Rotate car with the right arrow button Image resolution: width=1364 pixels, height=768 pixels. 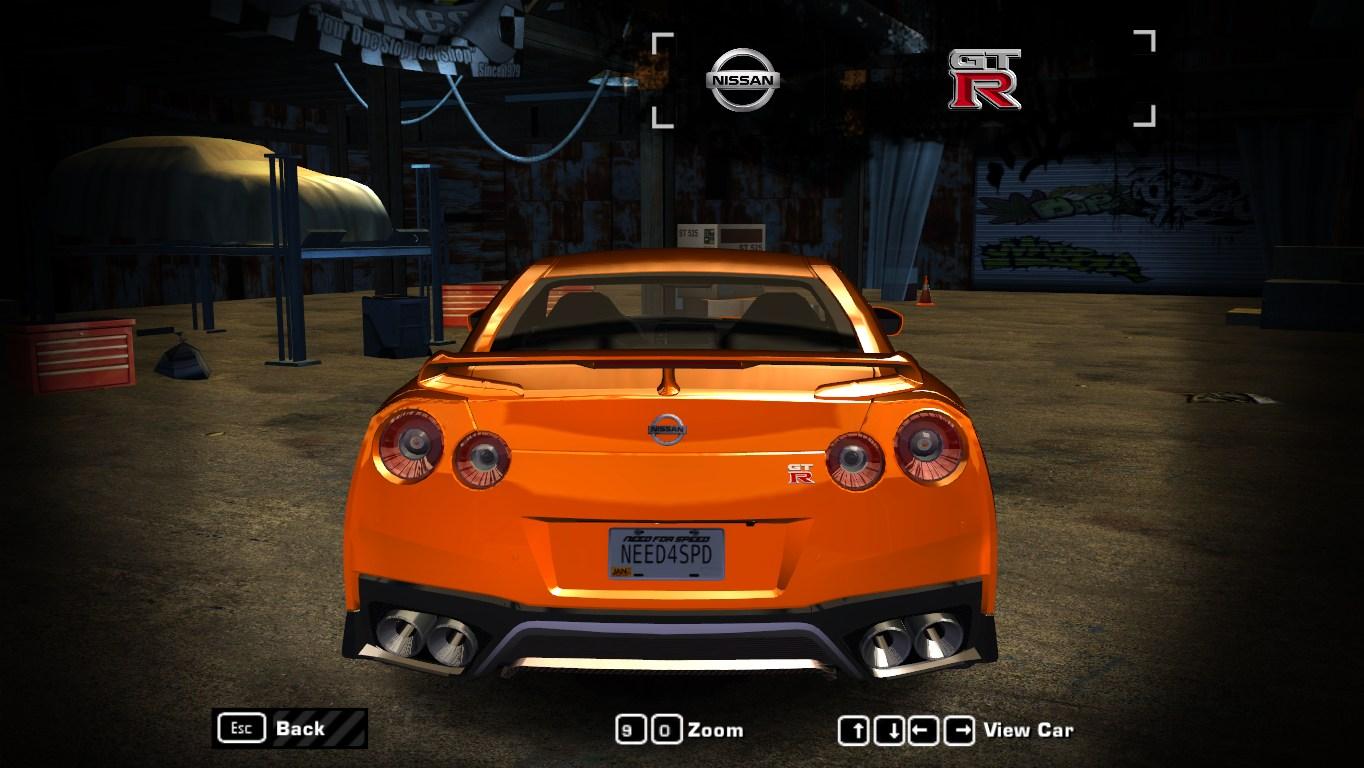click(x=959, y=731)
